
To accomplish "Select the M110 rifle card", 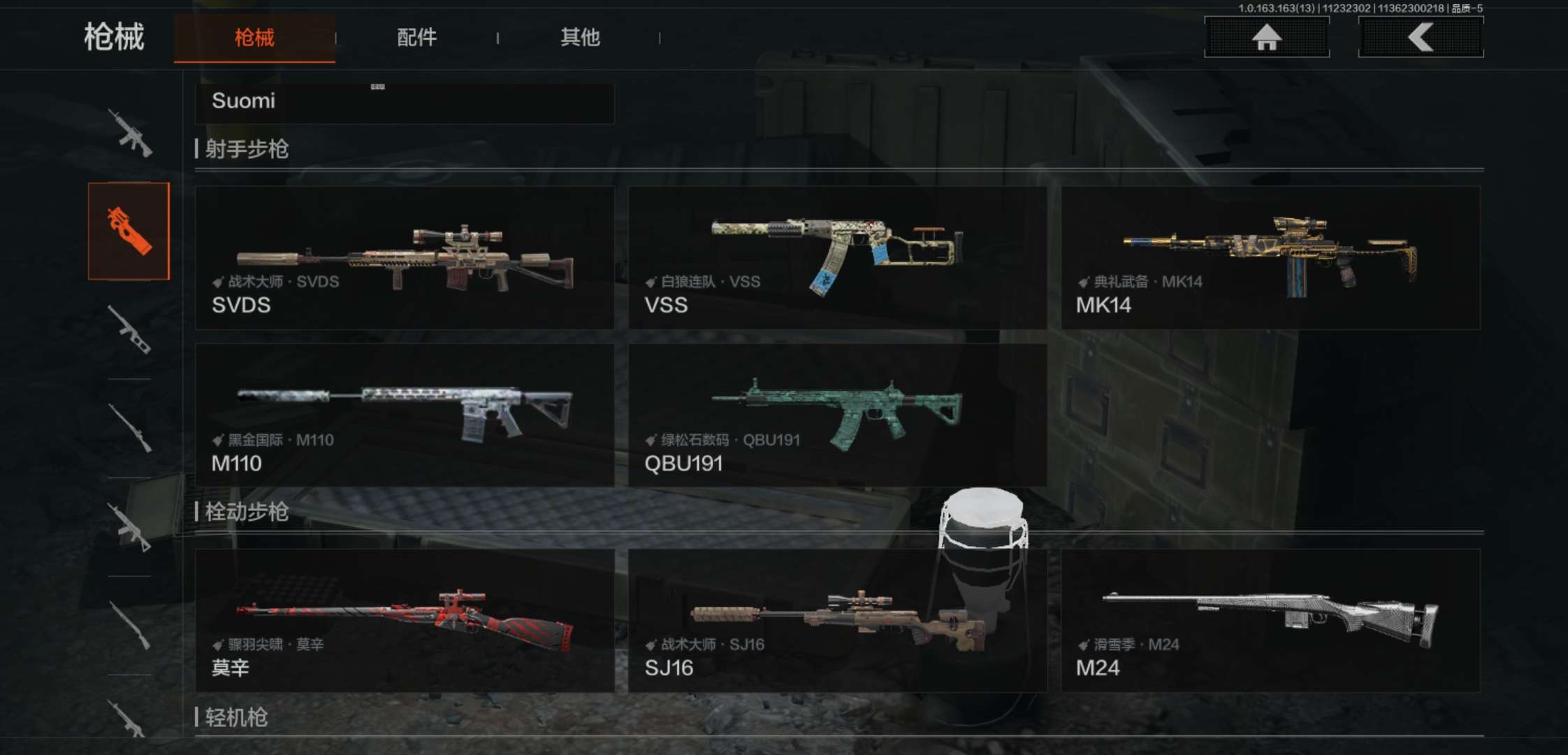I will point(405,415).
